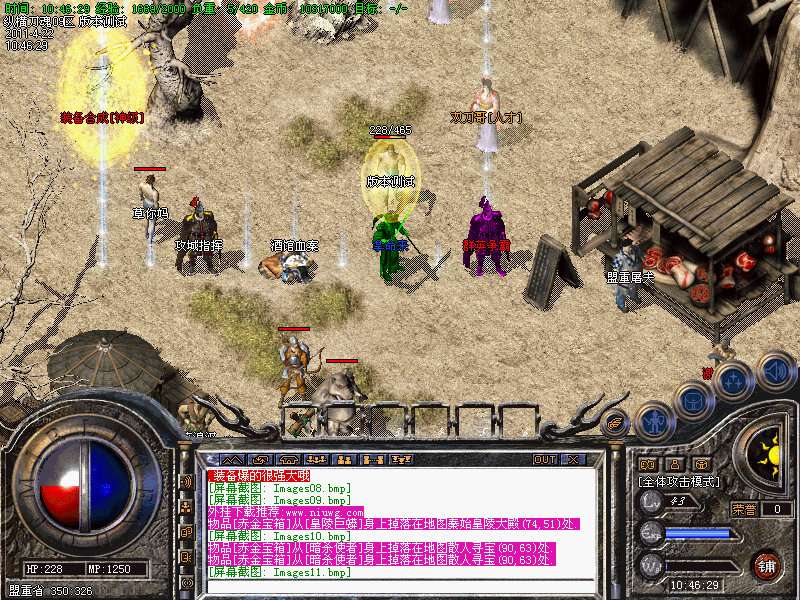The image size is (800, 600).
Task: Click the small winged round button
Action: pyautogui.click(x=614, y=424)
